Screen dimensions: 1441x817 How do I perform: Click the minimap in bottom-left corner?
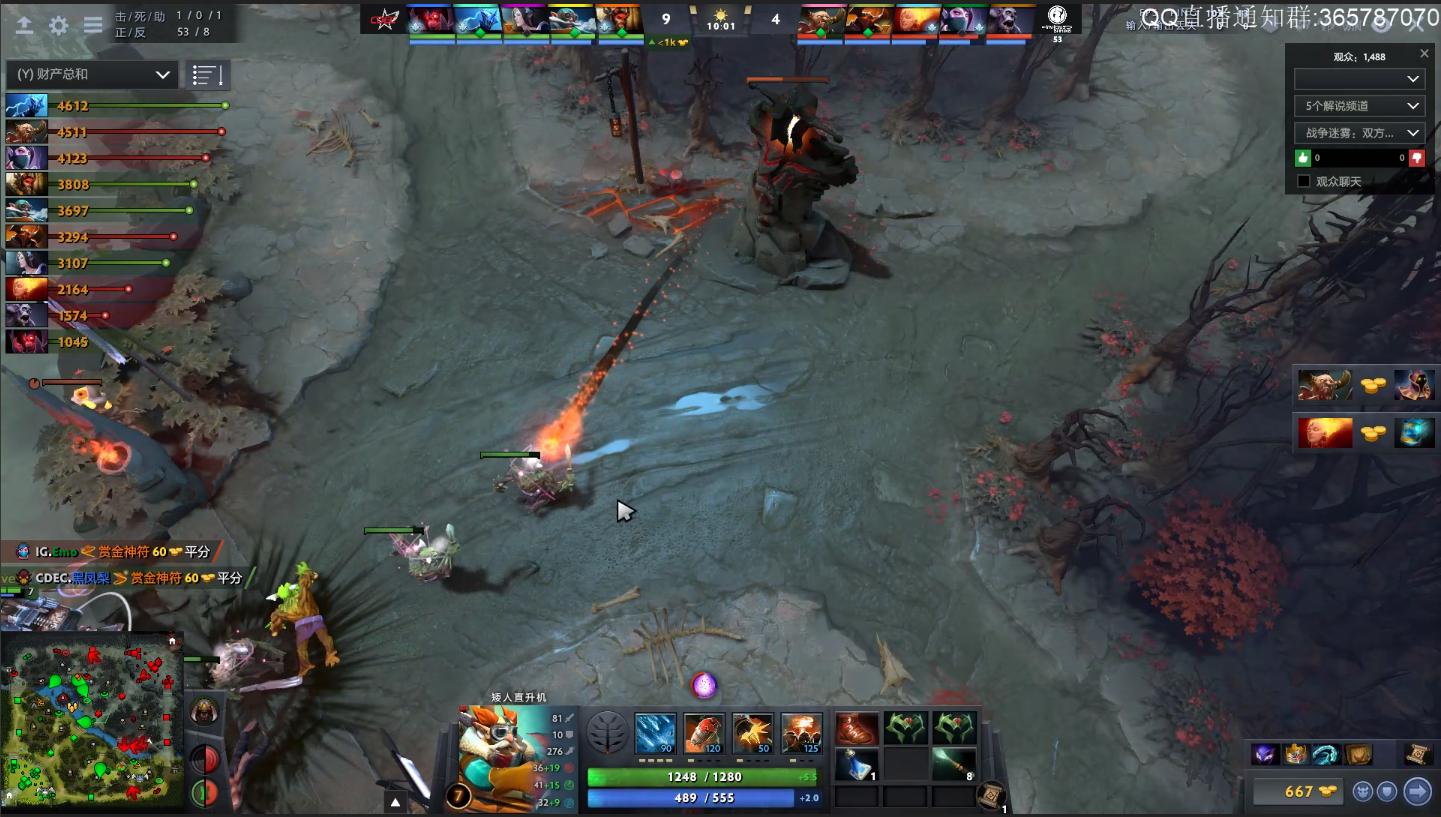click(x=92, y=718)
